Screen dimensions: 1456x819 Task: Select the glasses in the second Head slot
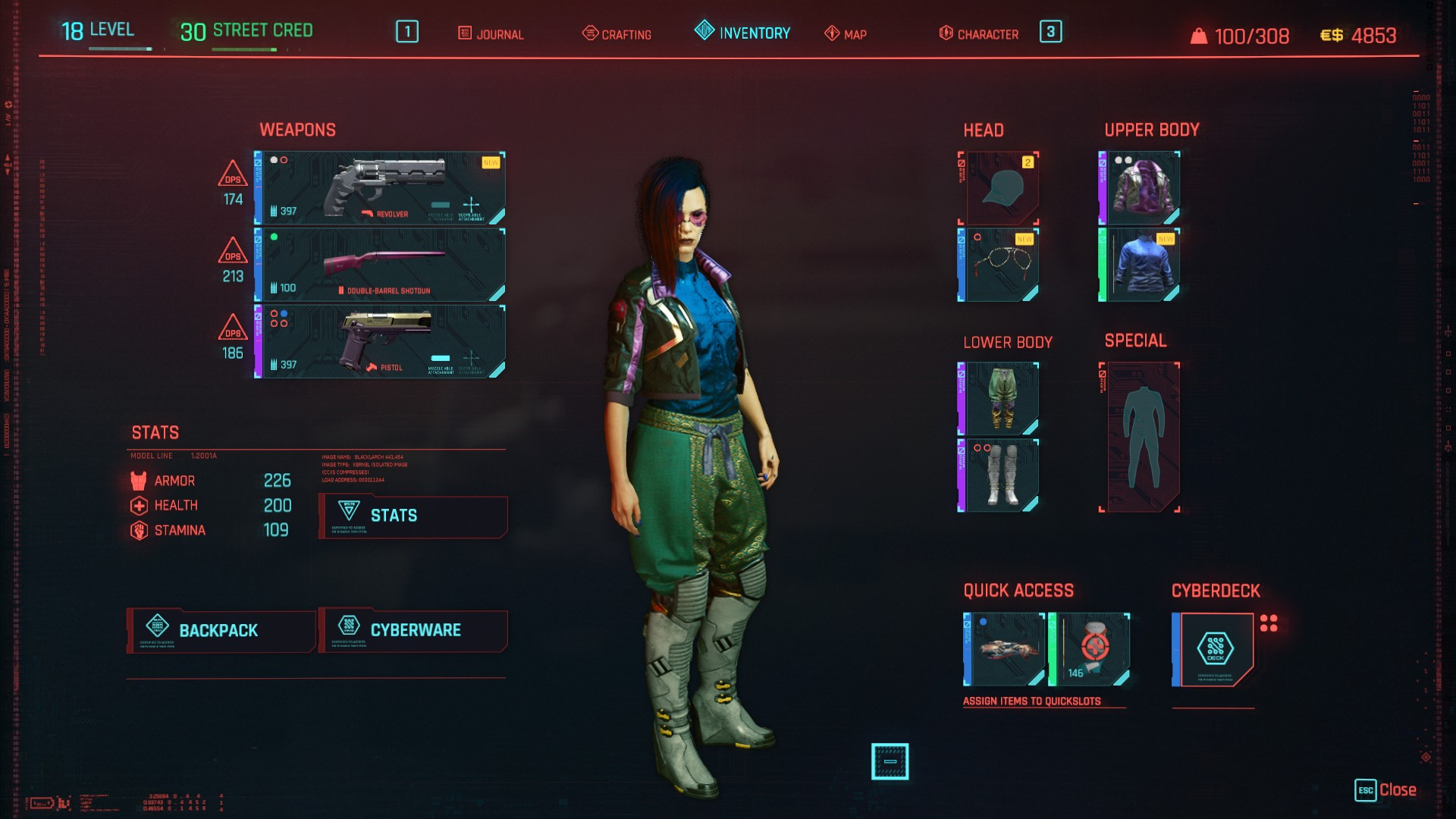[999, 265]
